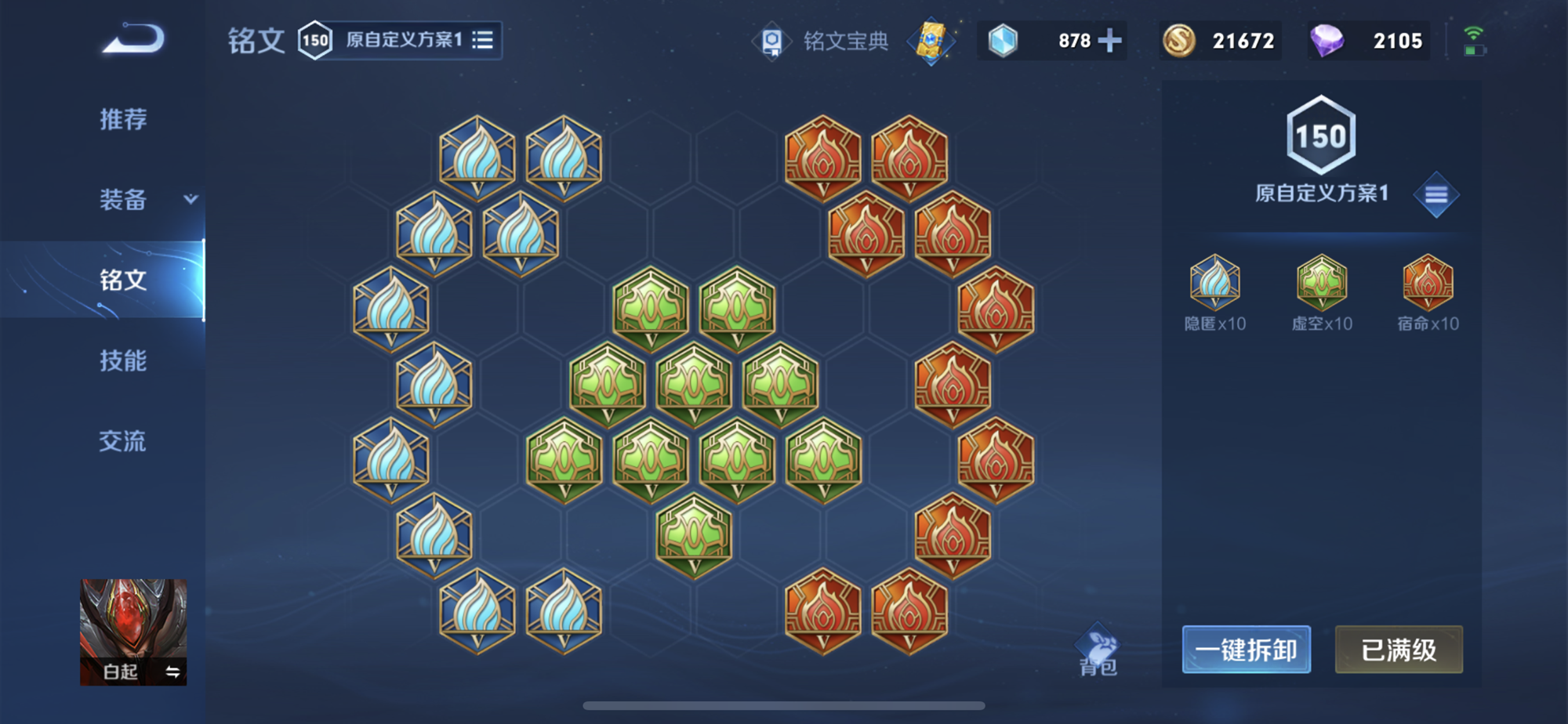Click the golden inscription ticket icon
The image size is (1568, 724).
pyautogui.click(x=931, y=41)
